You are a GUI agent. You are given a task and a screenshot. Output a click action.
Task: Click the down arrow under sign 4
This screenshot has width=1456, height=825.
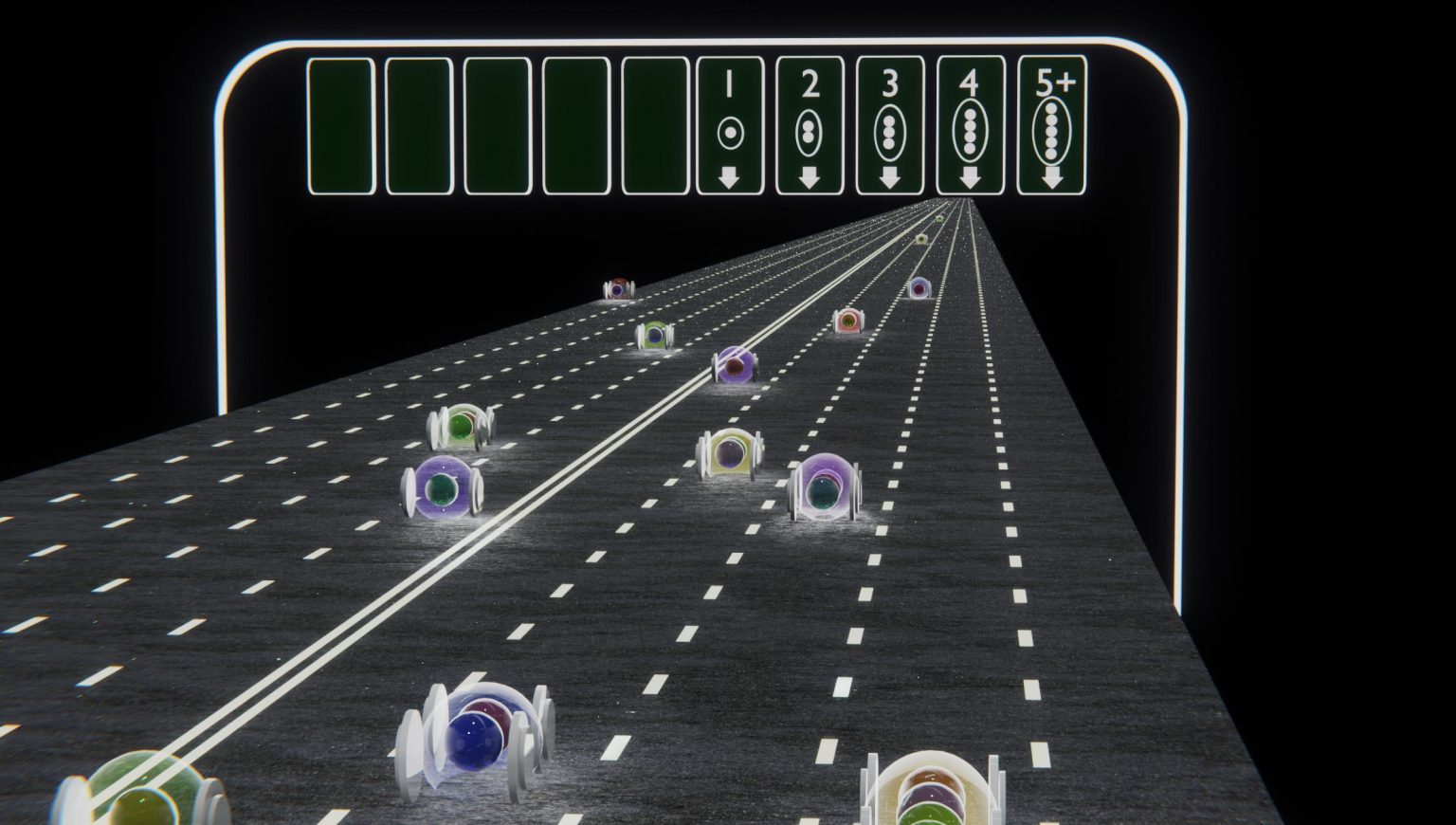click(970, 175)
